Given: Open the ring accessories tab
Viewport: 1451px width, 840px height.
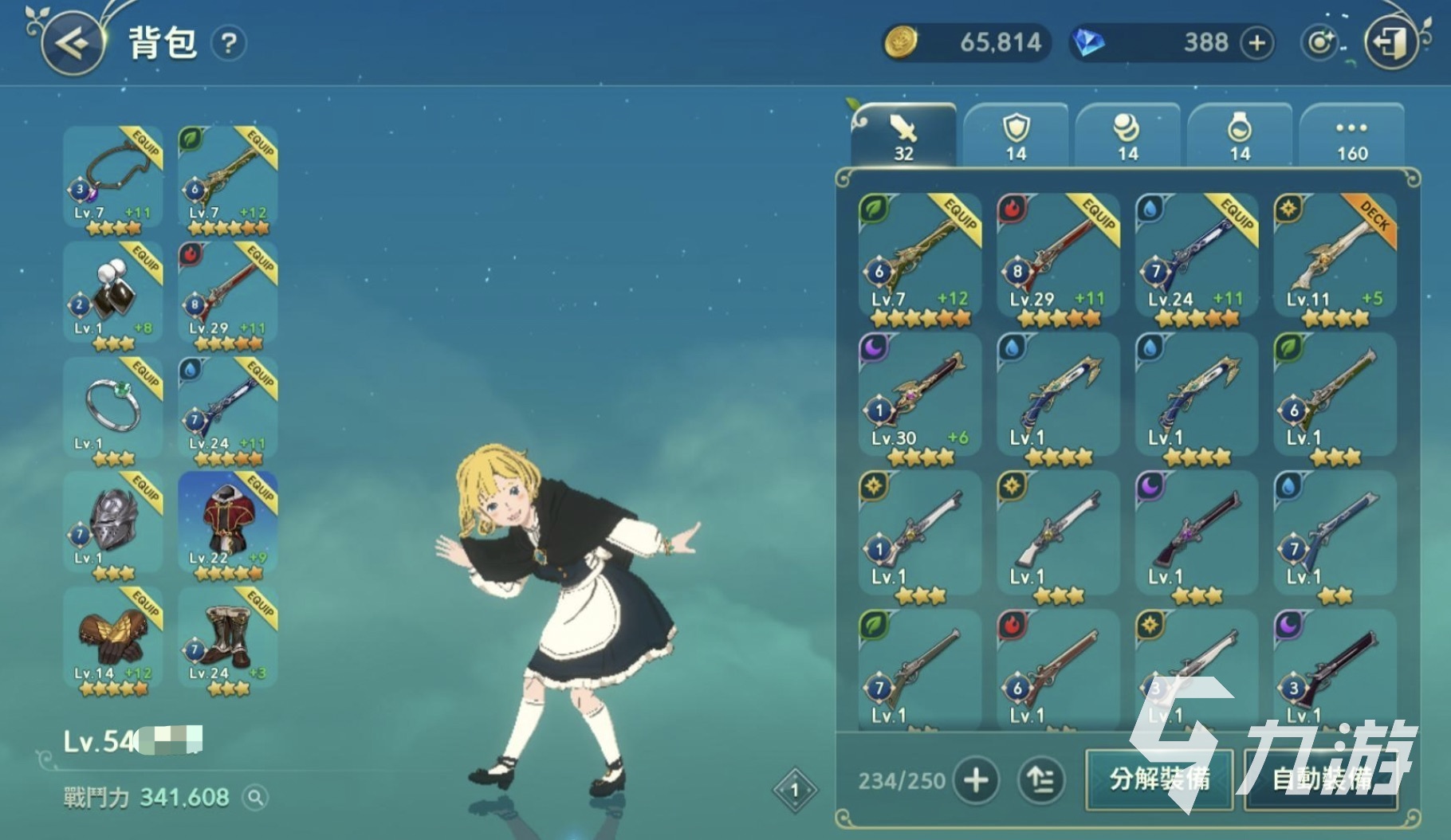Looking at the screenshot, I should [x=1240, y=135].
